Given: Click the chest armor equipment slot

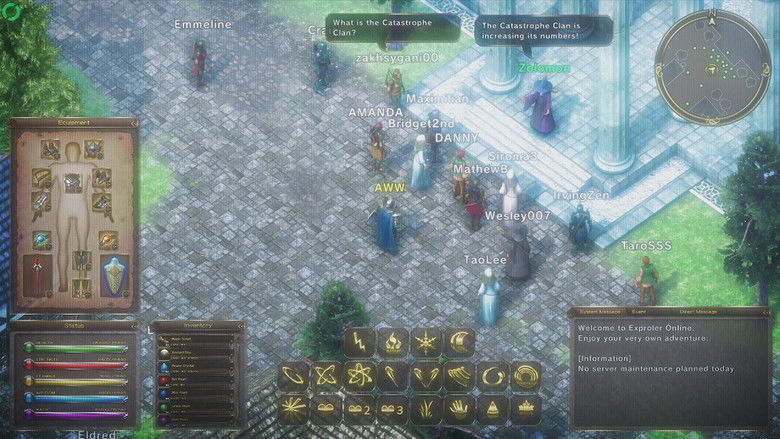Looking at the screenshot, I should pos(74,180).
